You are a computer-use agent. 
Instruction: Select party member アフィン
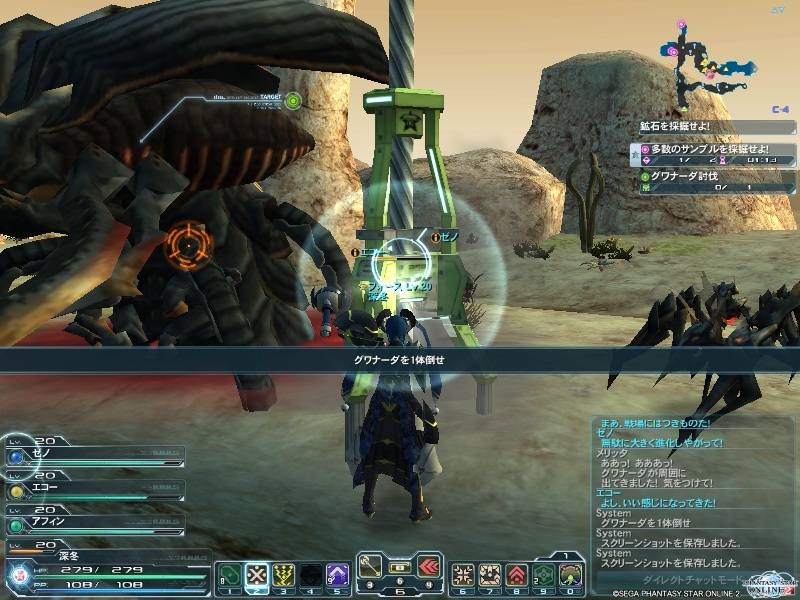coord(94,522)
